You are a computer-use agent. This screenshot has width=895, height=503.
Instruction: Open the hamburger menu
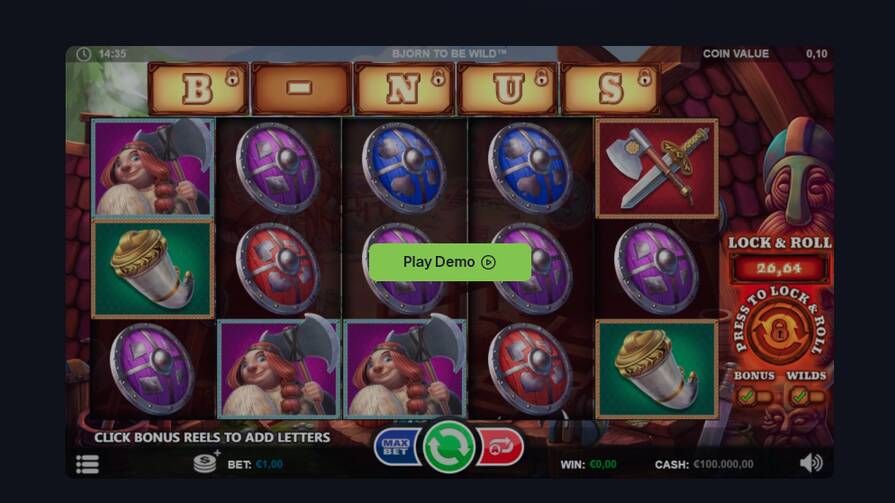pyautogui.click(x=87, y=464)
